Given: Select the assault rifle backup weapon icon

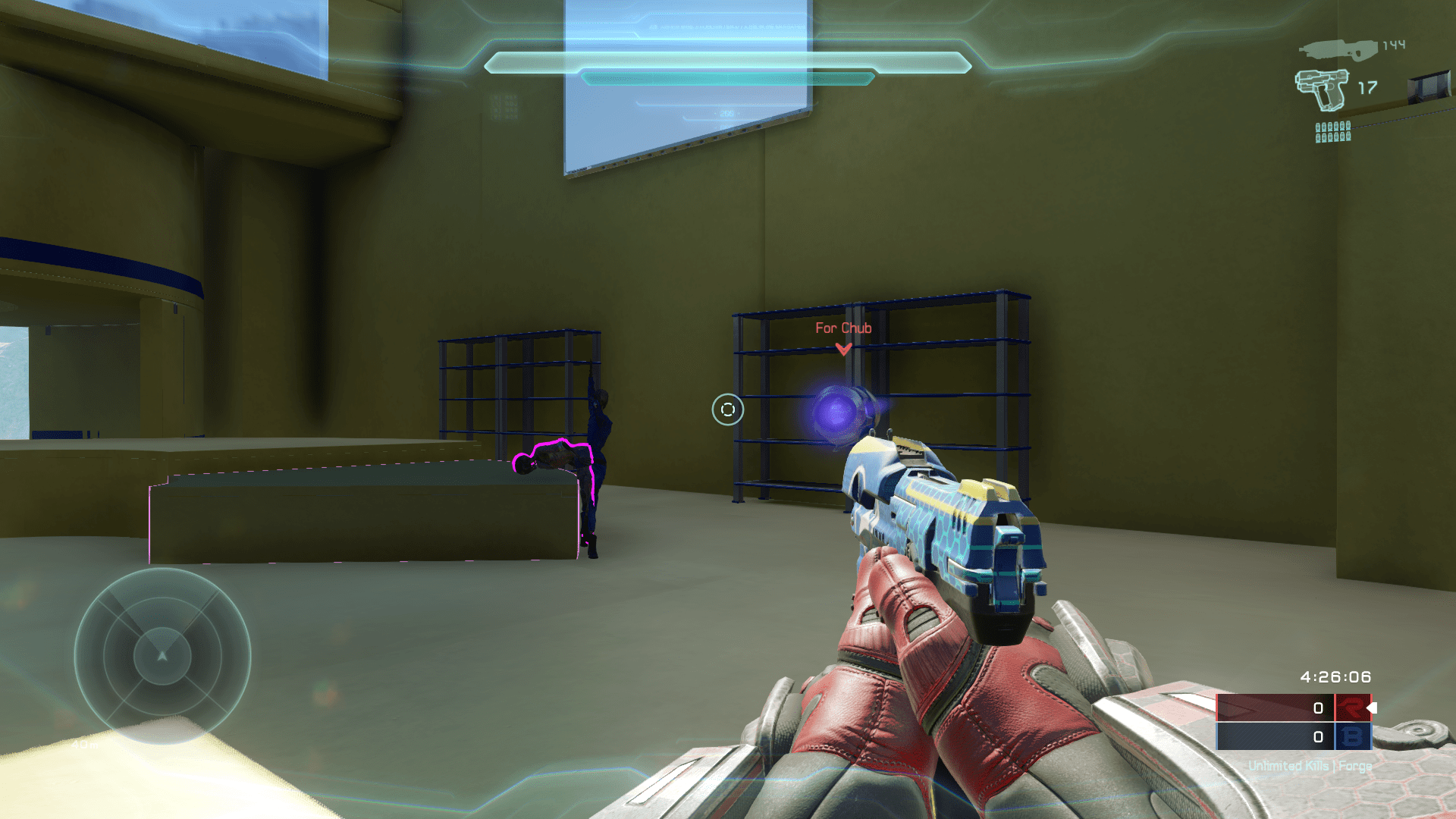Looking at the screenshot, I should tap(1338, 50).
